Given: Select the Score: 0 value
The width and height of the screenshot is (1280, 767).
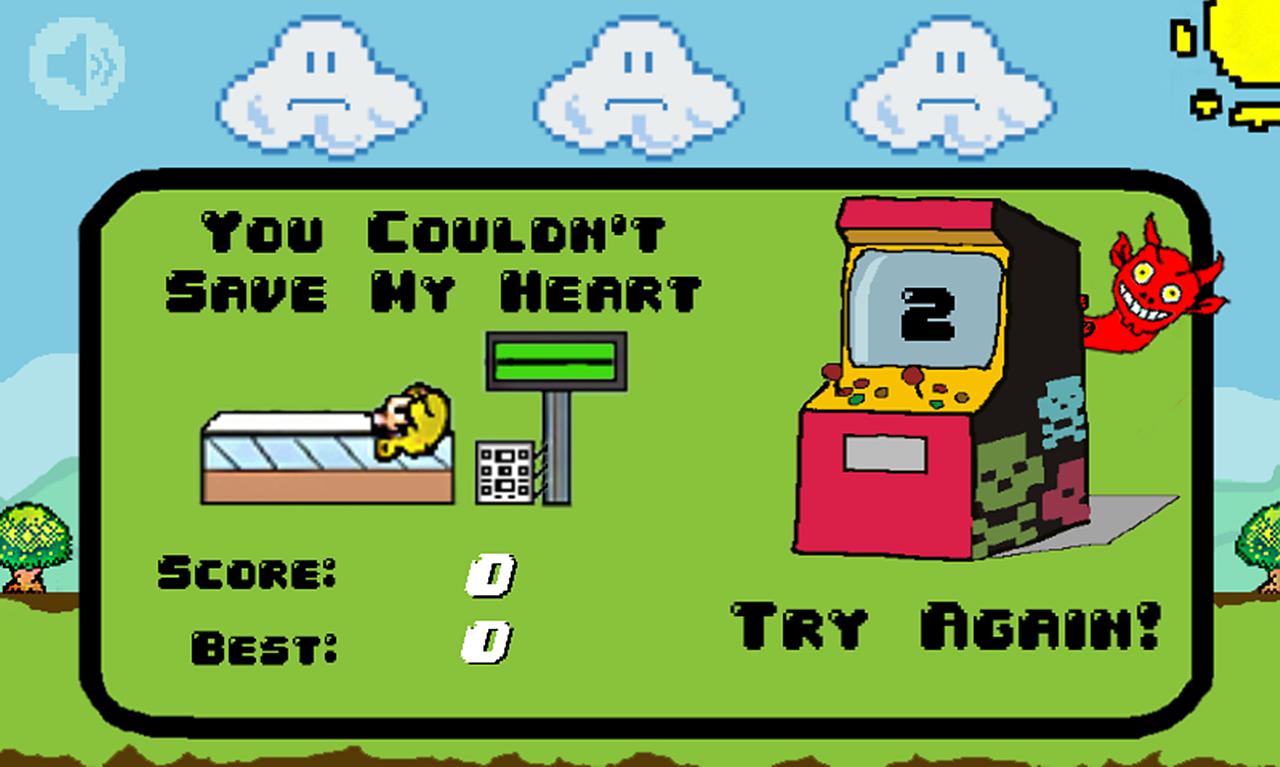Looking at the screenshot, I should pos(488,575).
